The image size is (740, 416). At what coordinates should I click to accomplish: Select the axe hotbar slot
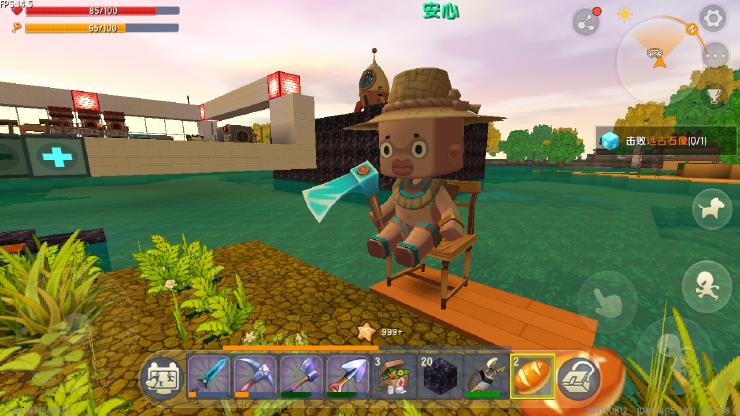click(x=301, y=376)
